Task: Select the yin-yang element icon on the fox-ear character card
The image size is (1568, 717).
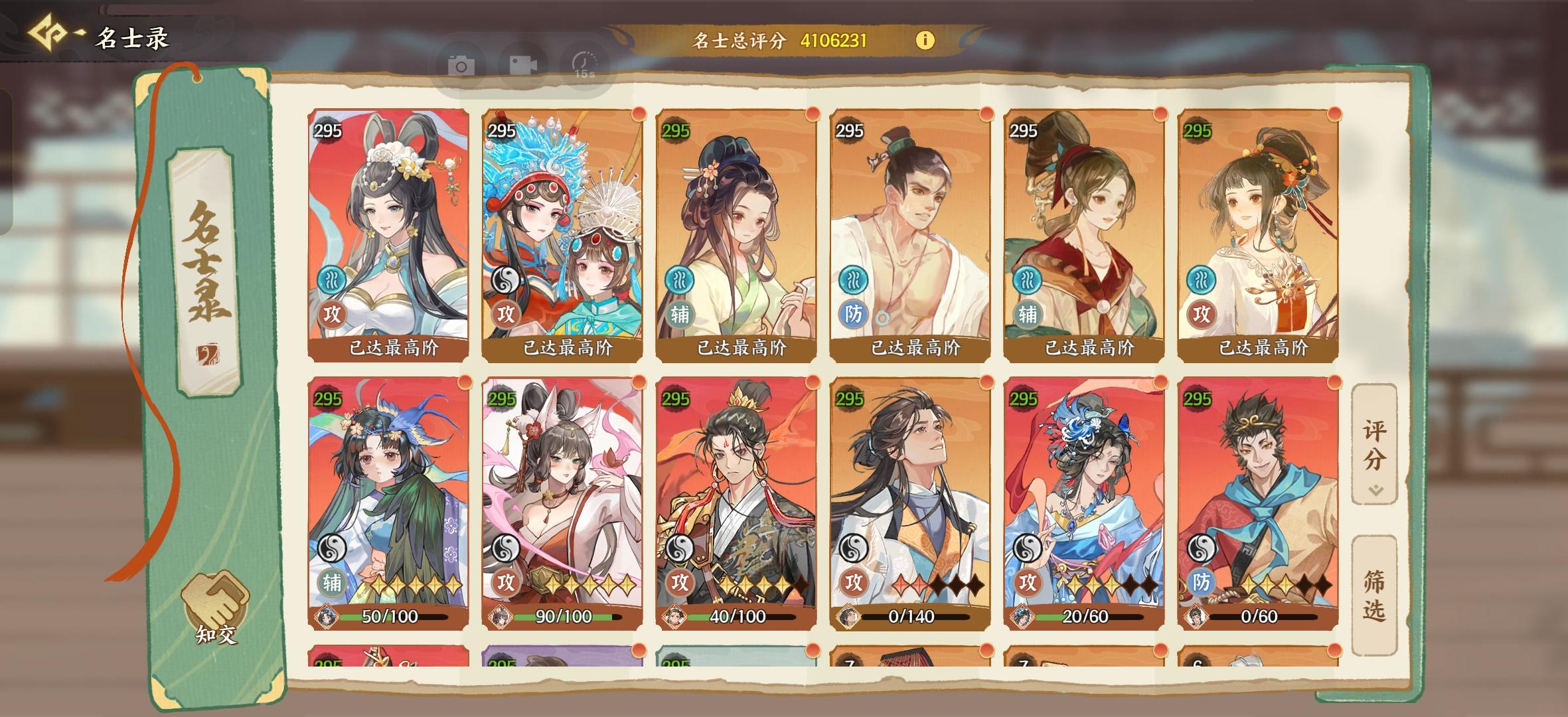Action: click(x=507, y=549)
